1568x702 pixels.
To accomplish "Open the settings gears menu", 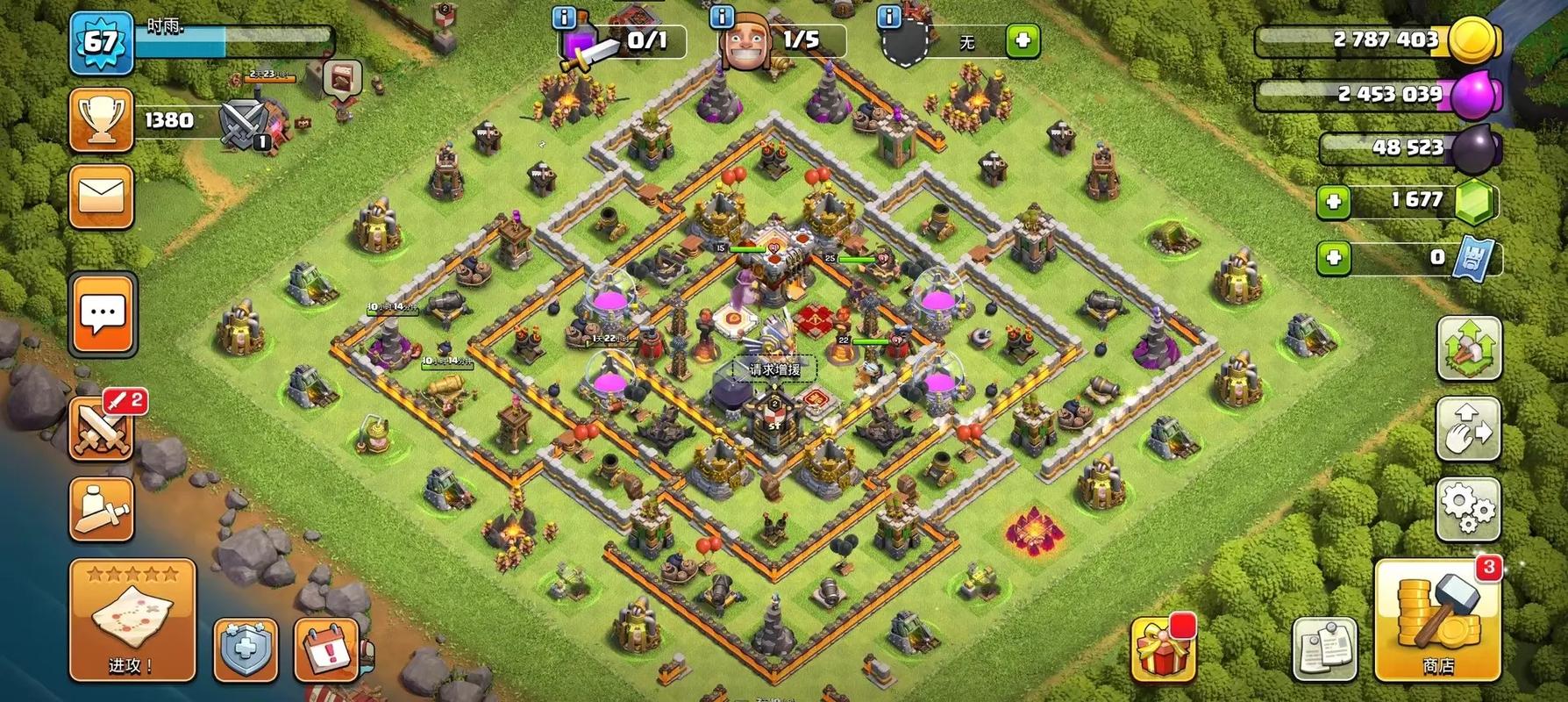I will click(x=1468, y=507).
